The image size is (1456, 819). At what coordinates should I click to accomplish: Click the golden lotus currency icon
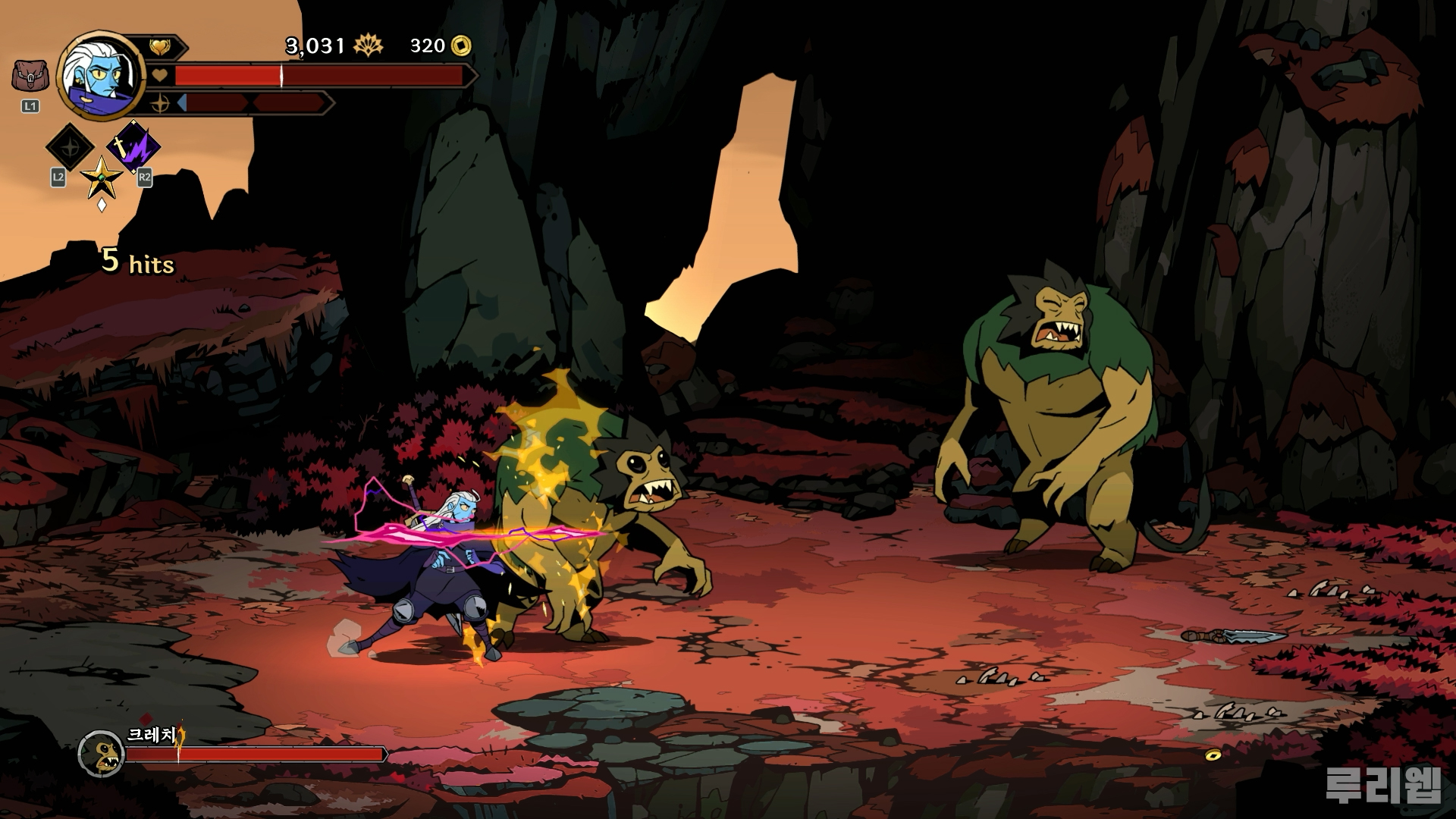369,46
